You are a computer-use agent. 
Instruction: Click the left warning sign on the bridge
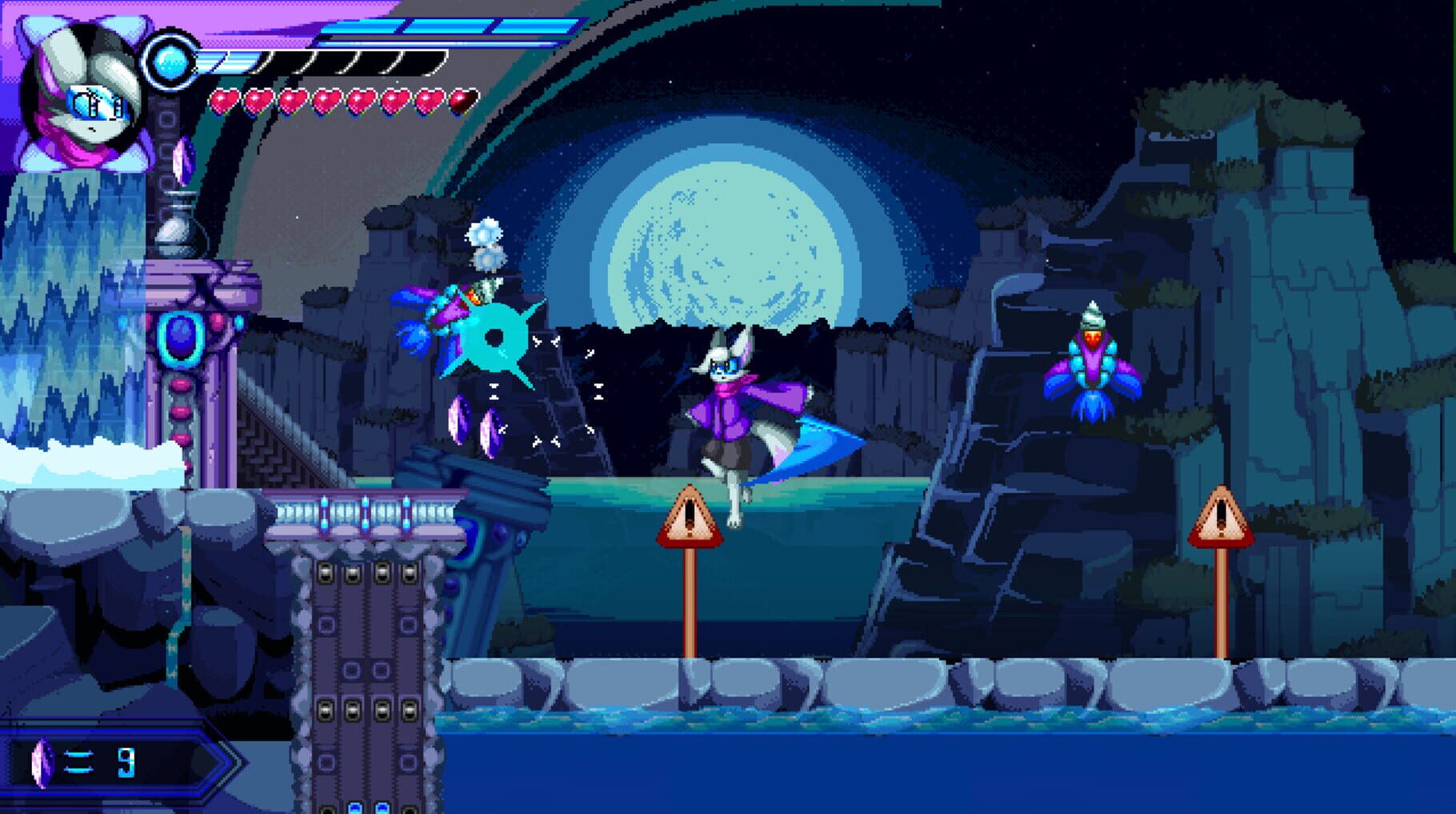tap(690, 516)
